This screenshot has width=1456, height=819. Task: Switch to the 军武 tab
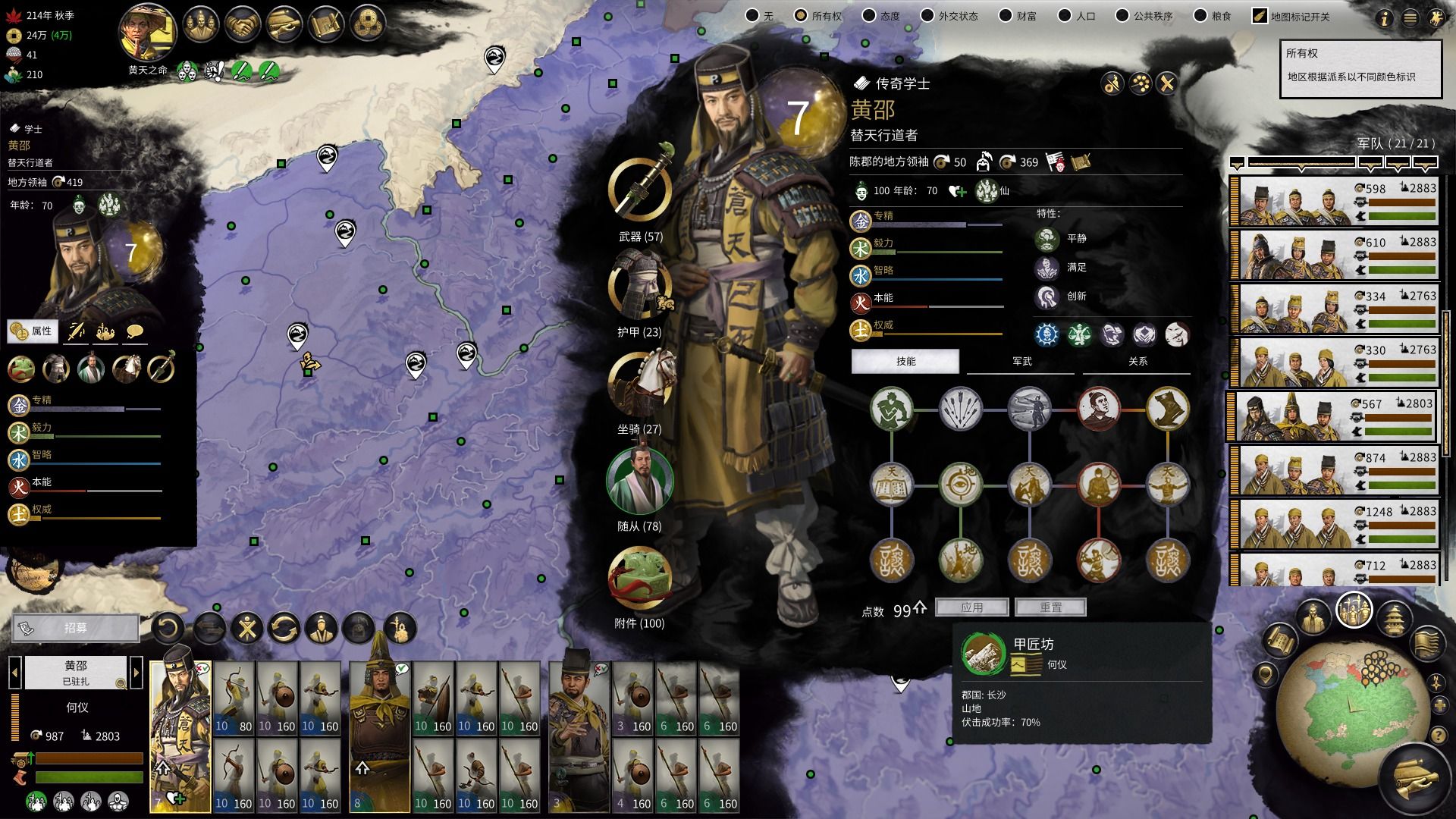[x=1021, y=362]
